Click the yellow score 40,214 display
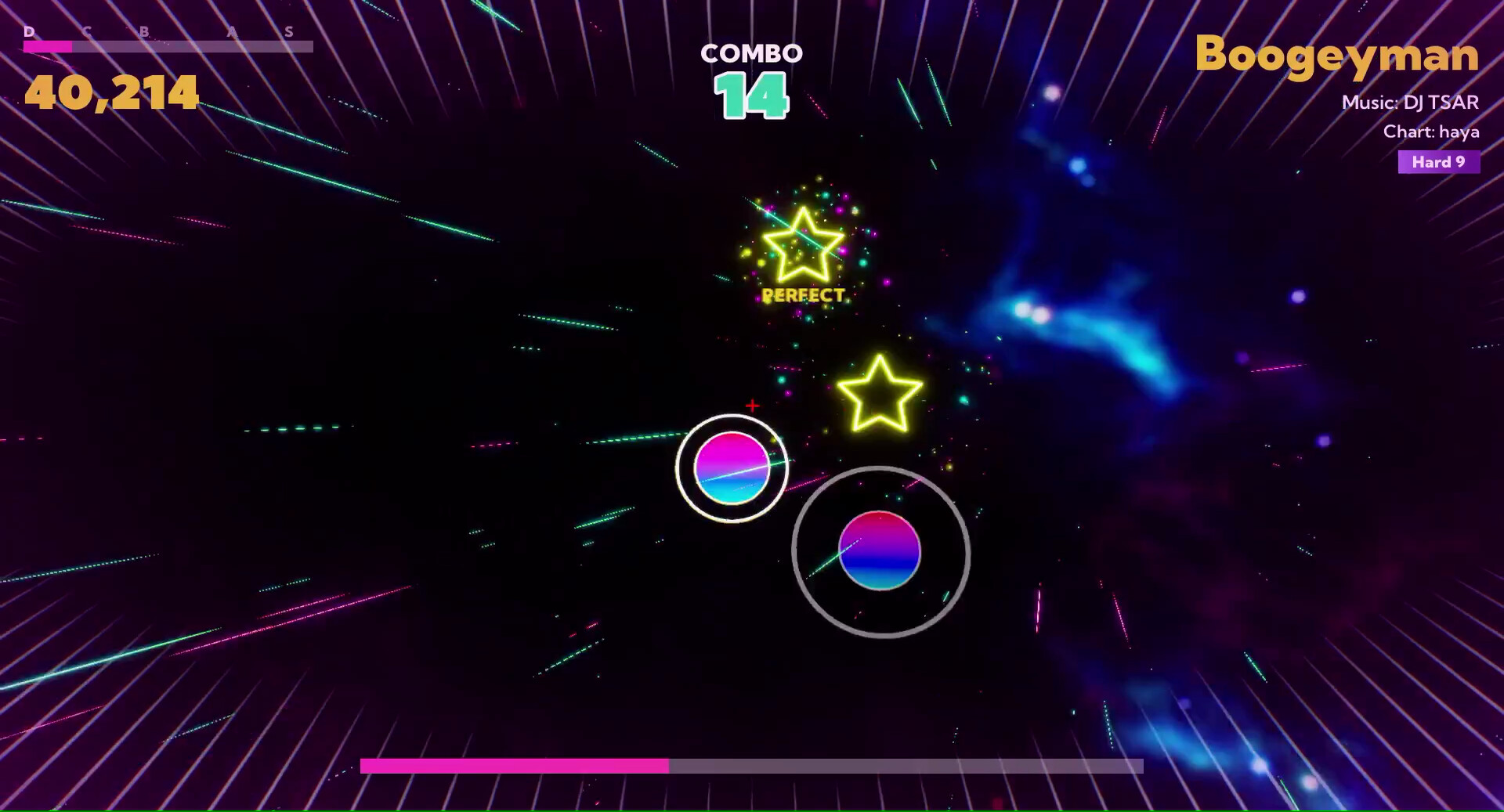Screen dimensions: 1504x812 point(110,92)
